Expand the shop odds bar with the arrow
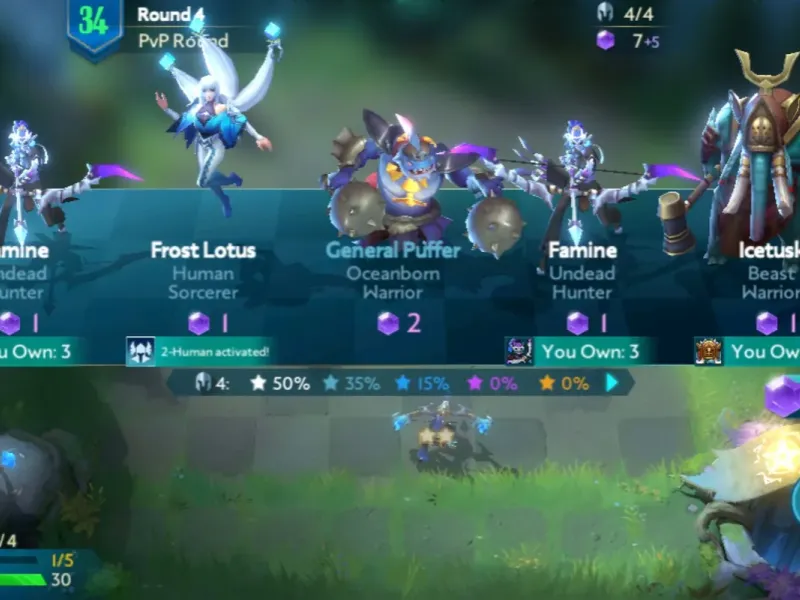Viewport: 800px width, 600px height. [x=612, y=382]
